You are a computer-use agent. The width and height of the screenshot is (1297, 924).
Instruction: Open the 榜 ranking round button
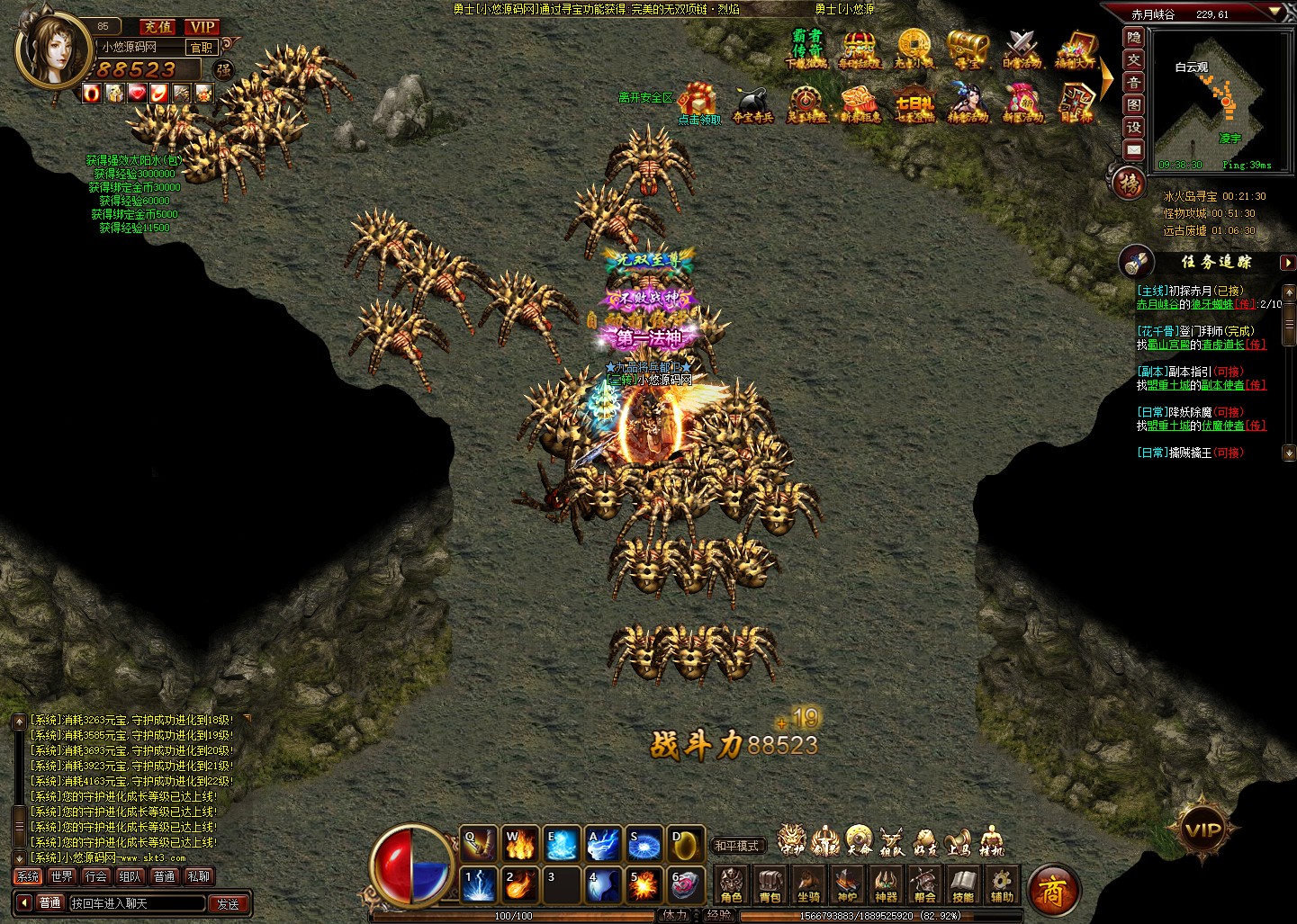coord(1130,184)
